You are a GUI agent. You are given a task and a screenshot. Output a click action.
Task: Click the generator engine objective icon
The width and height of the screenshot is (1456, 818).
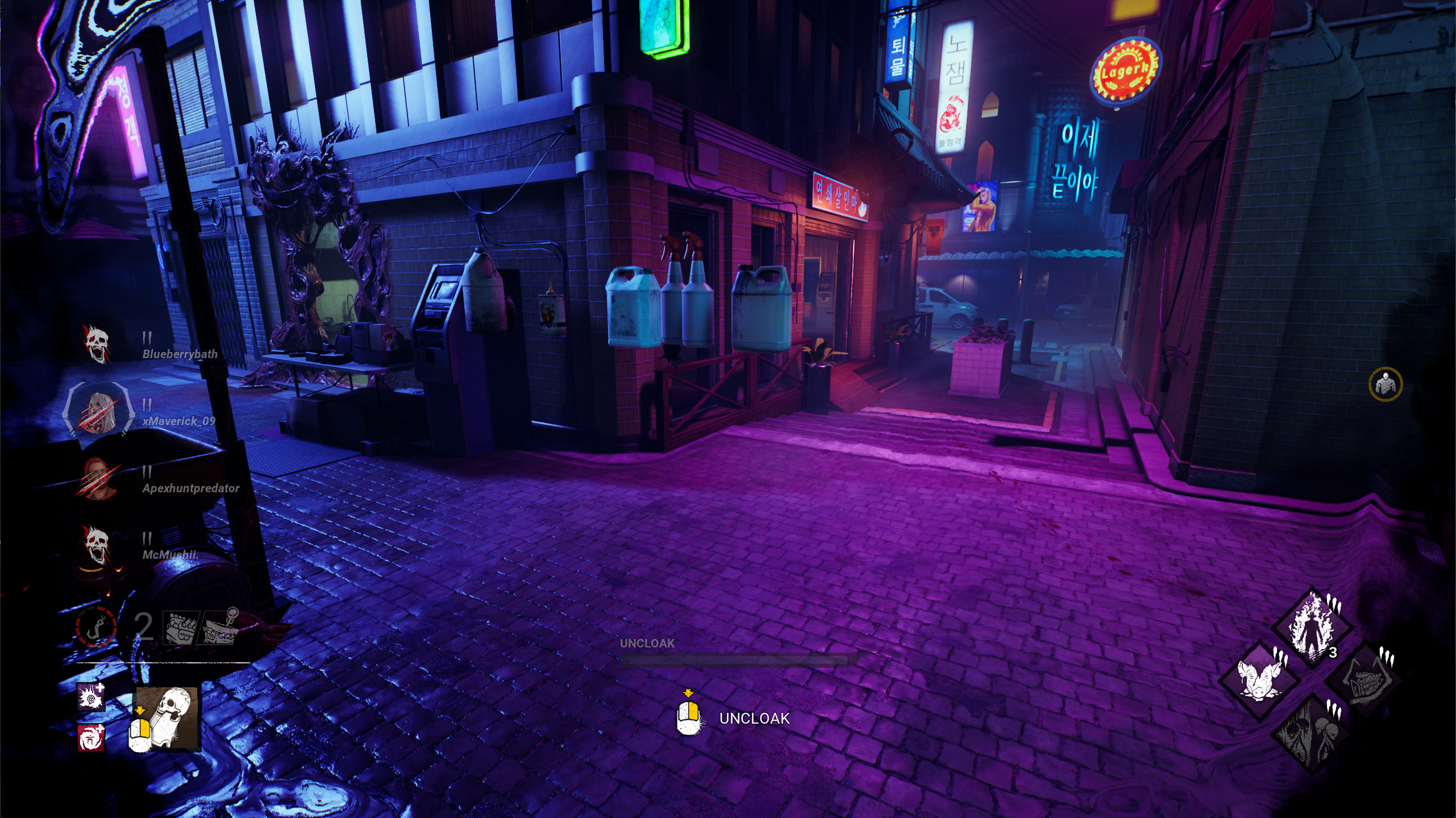pos(181,628)
